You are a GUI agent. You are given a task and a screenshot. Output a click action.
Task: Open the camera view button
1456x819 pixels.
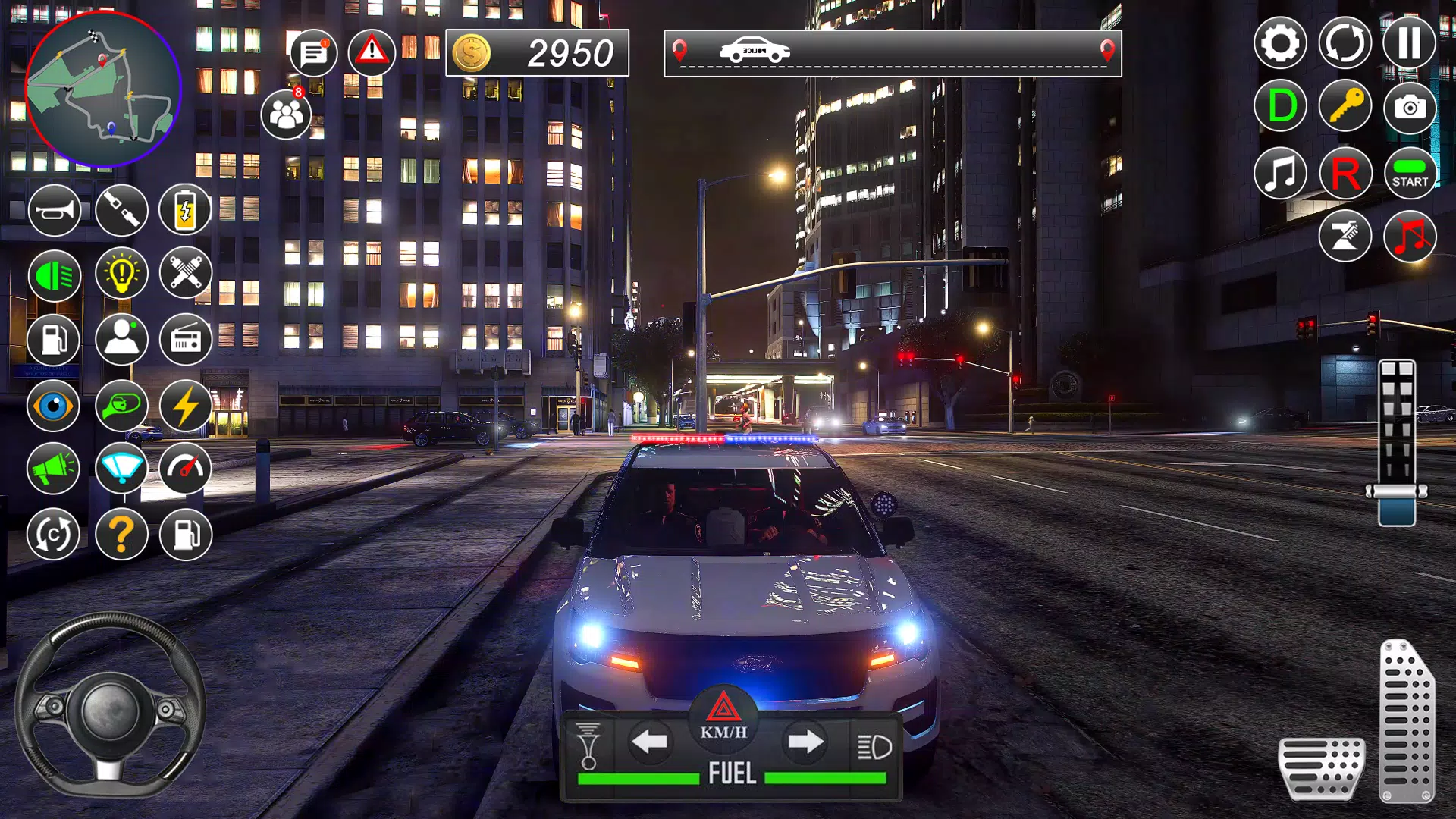[1410, 108]
